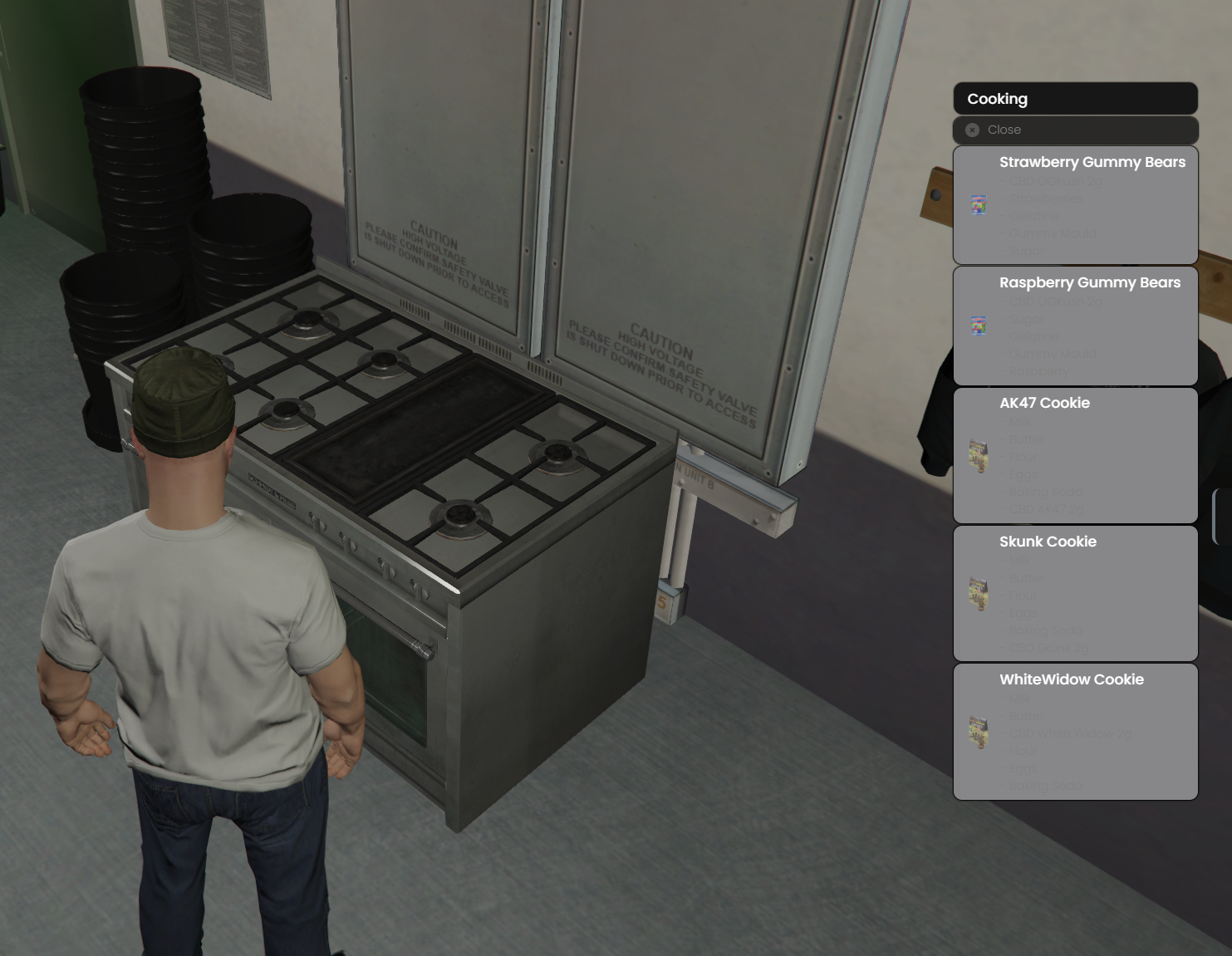The width and height of the screenshot is (1232, 956).
Task: Cook the AK47 Cookie
Action: point(1074,455)
